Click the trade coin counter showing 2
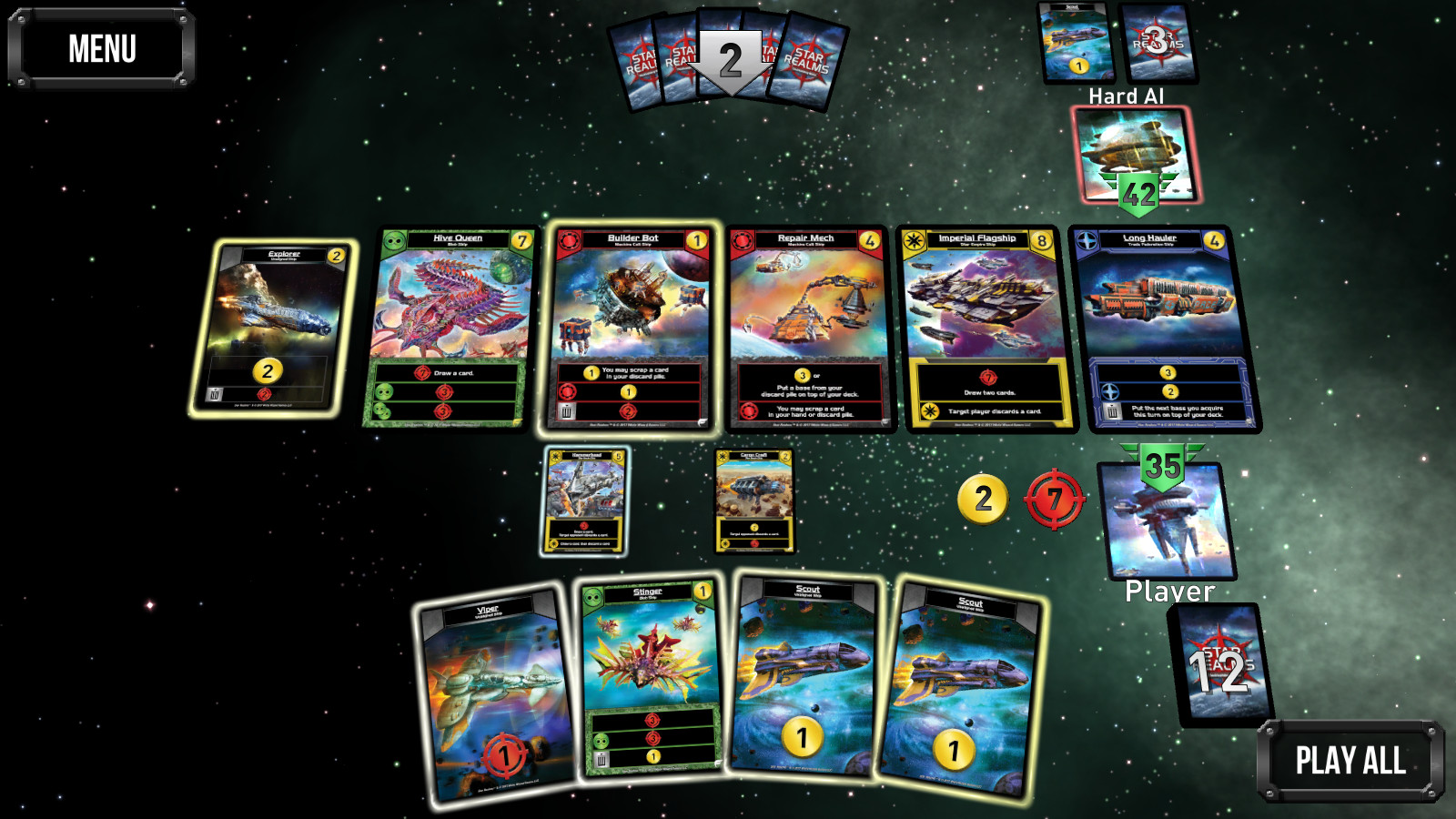1456x819 pixels. click(x=982, y=499)
